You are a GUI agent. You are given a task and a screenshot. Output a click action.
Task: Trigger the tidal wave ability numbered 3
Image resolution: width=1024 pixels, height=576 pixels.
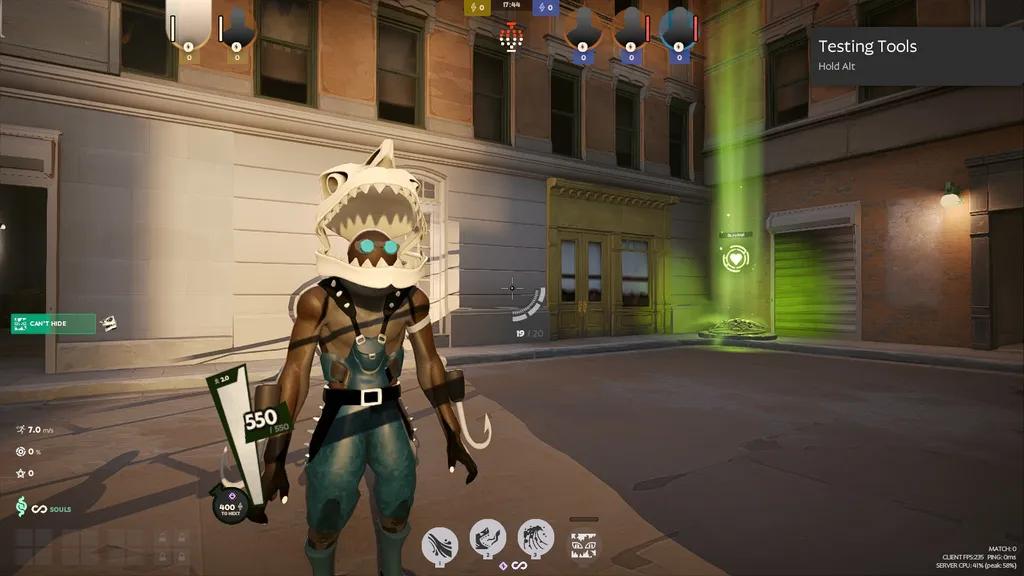pyautogui.click(x=536, y=537)
